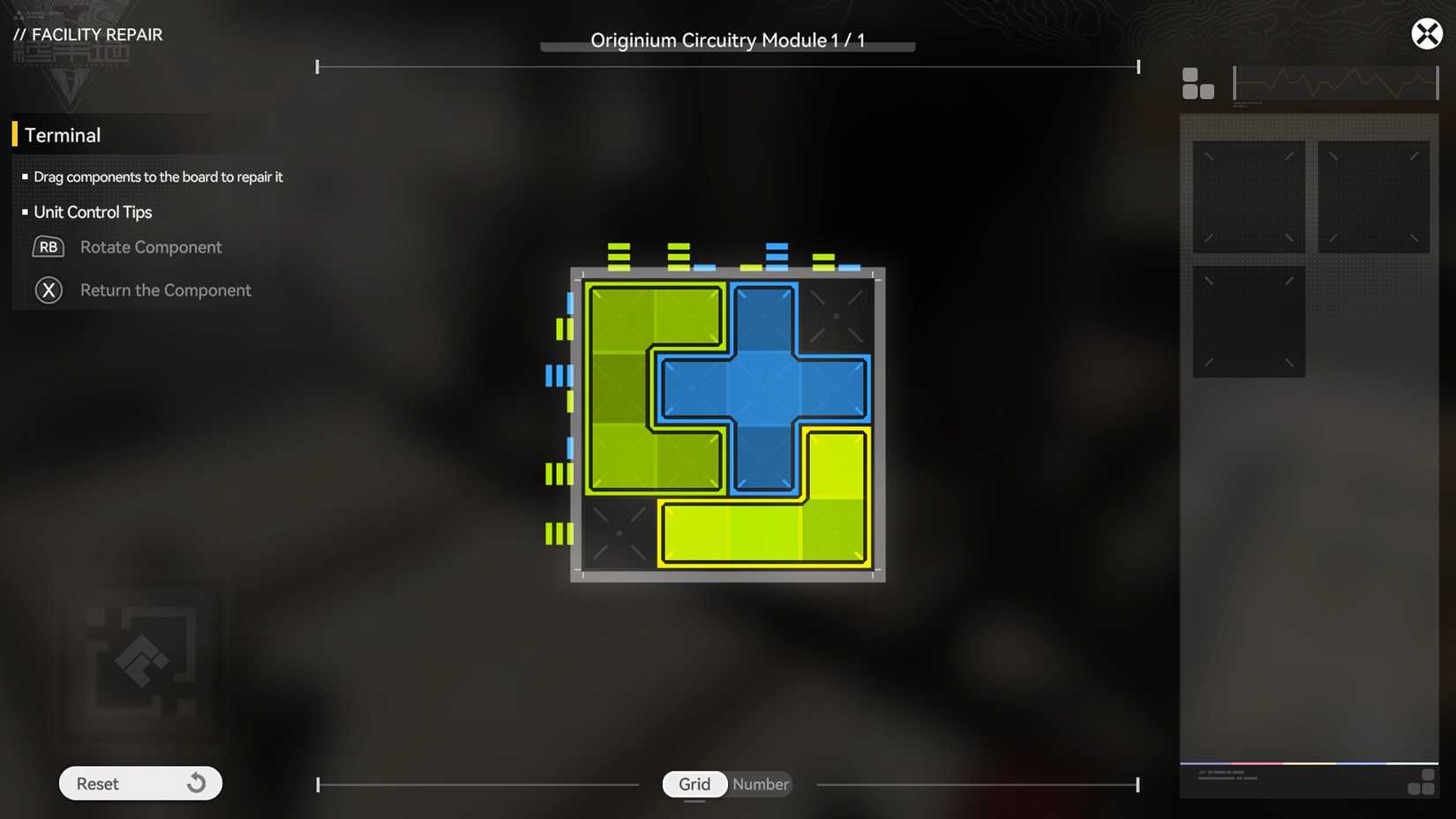Click the Originium Circuitry Module title
This screenshot has height=819, width=1456.
tap(728, 40)
